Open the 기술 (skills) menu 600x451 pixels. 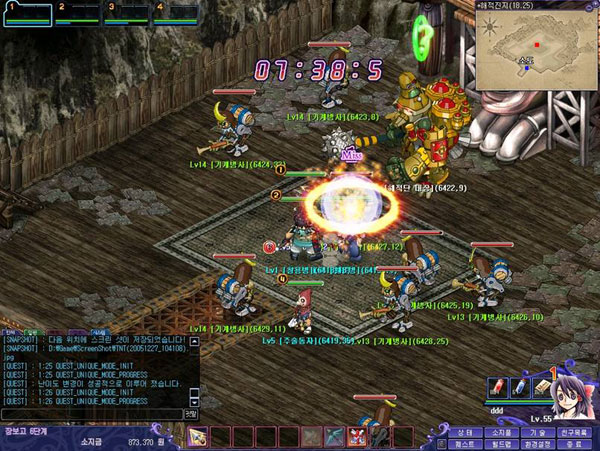535,430
